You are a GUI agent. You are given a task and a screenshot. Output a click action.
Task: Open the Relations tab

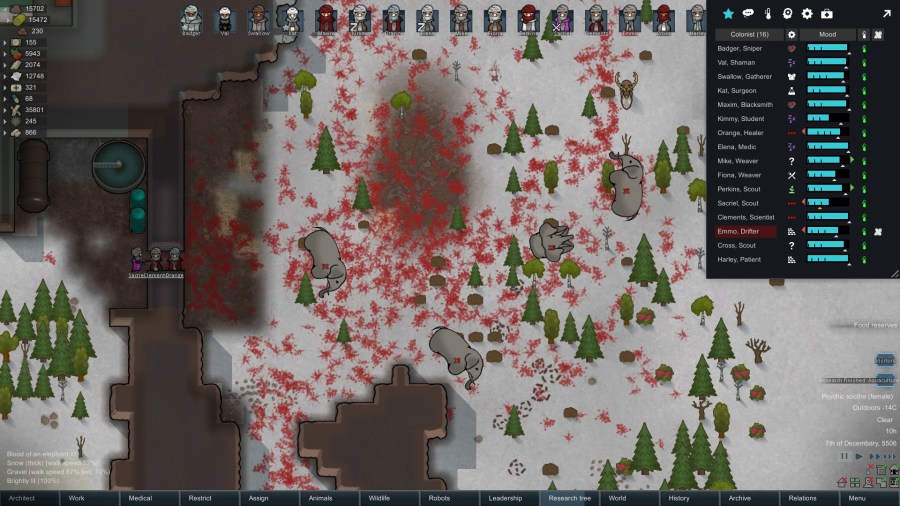pos(802,497)
